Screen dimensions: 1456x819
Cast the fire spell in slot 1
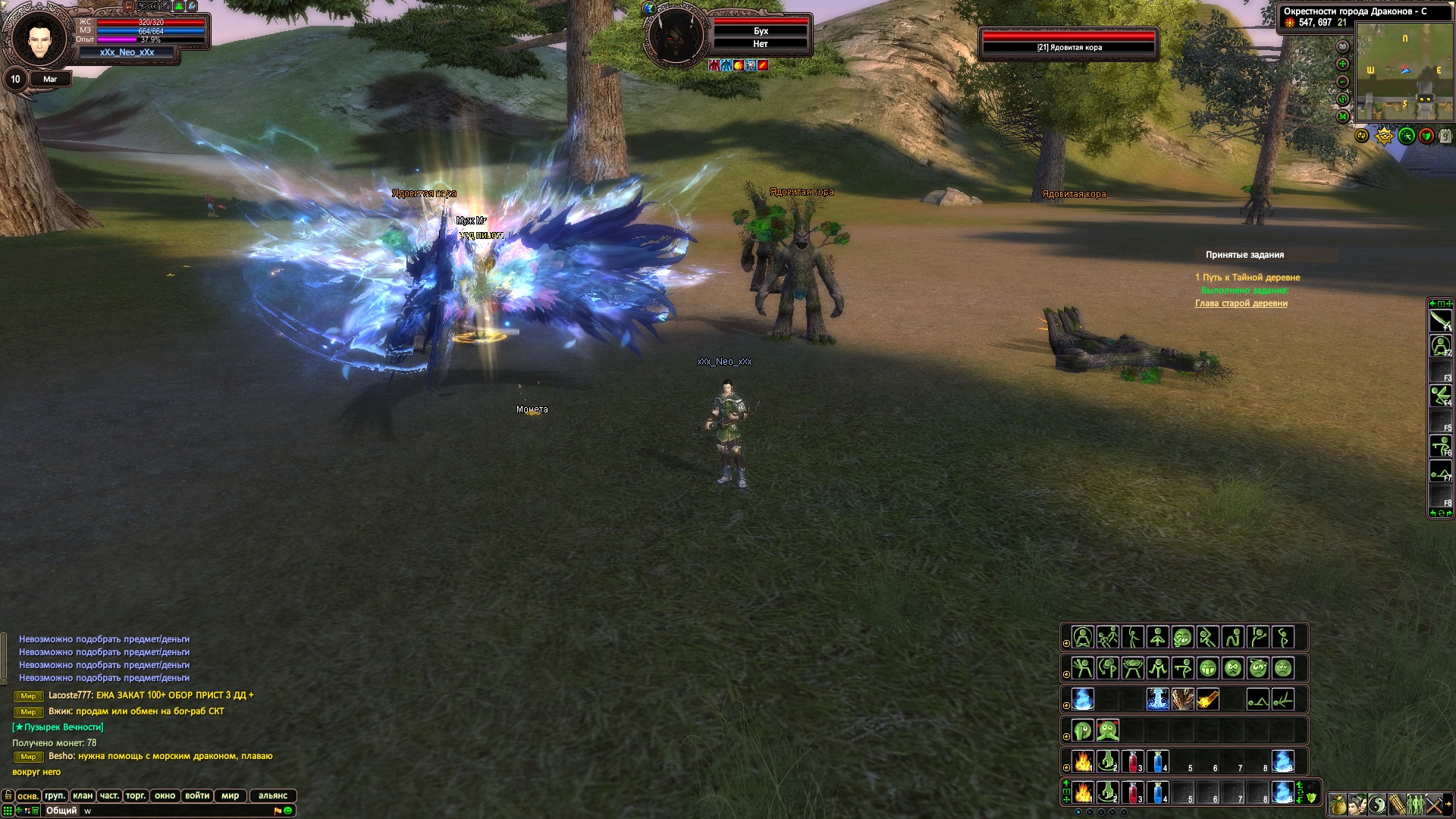pyautogui.click(x=1083, y=761)
